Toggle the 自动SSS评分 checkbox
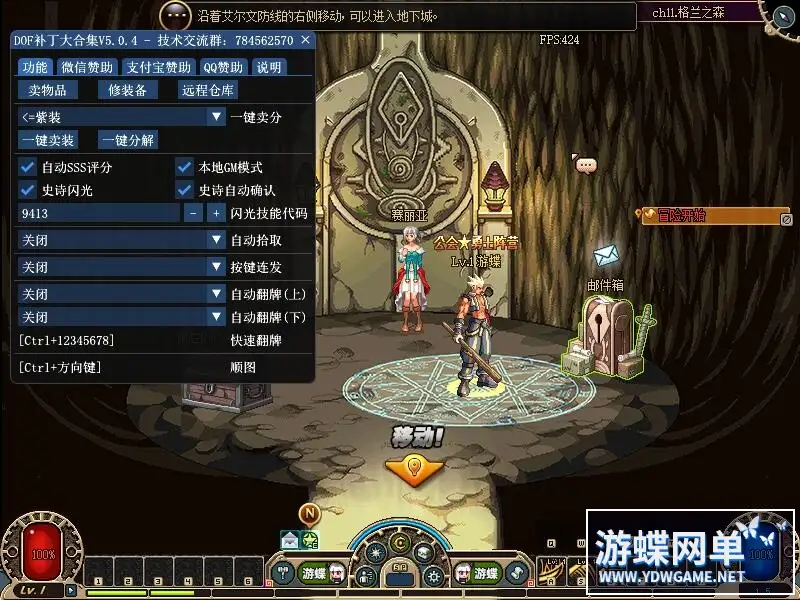The width and height of the screenshot is (800, 600). pos(27,167)
